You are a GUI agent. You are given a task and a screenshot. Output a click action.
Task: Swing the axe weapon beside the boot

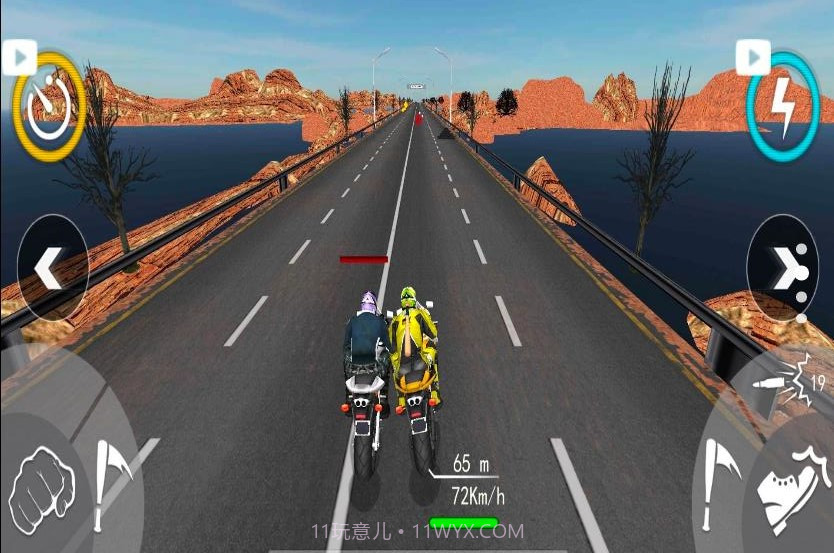pos(720,482)
